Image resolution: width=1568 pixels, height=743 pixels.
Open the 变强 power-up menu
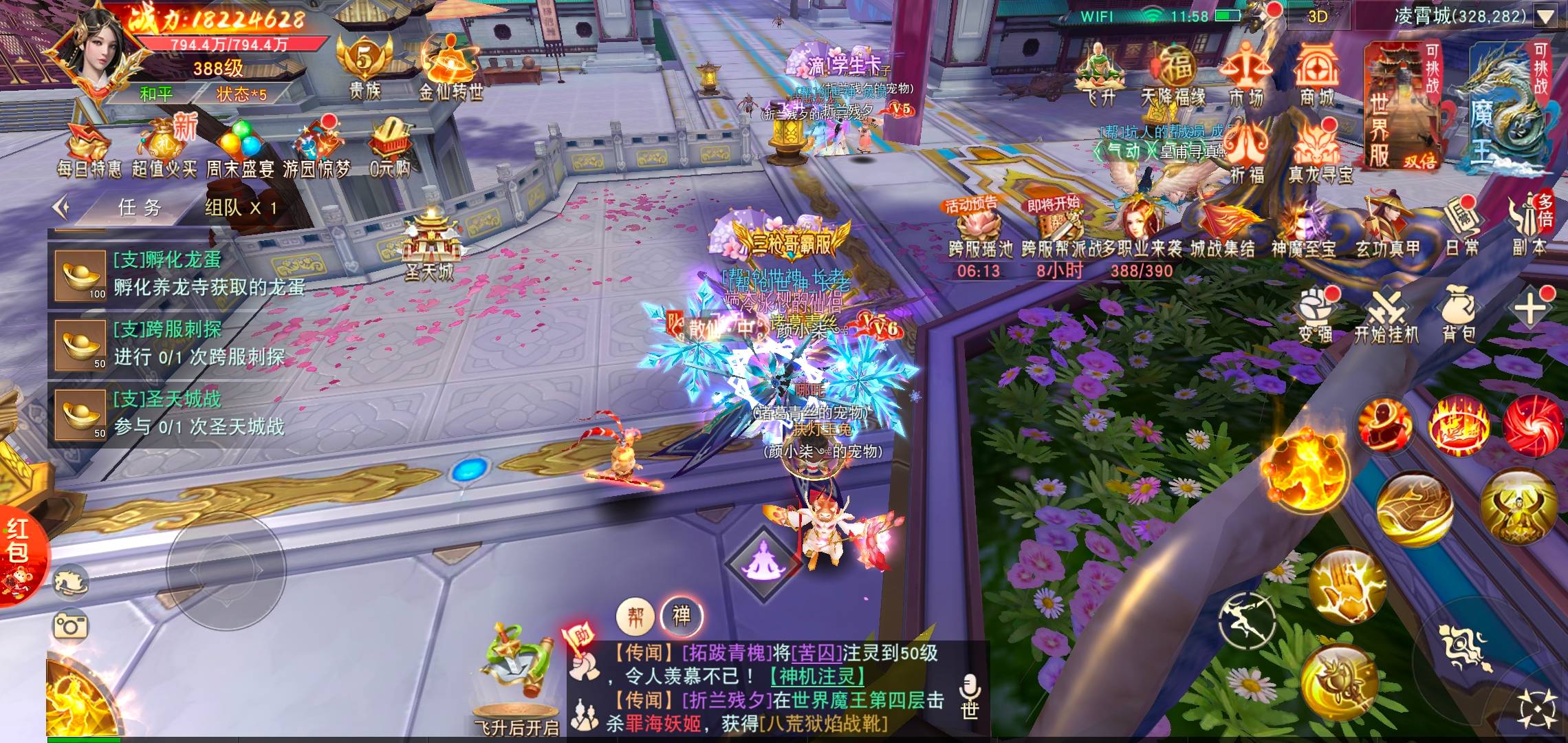click(x=1316, y=316)
